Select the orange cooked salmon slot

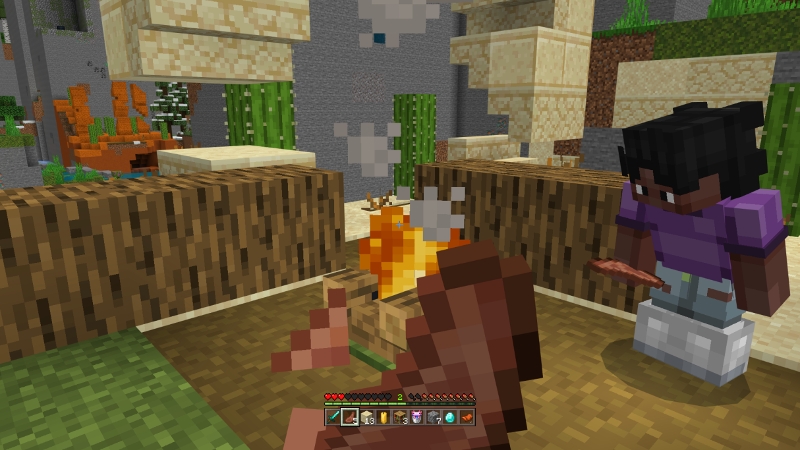coord(466,416)
